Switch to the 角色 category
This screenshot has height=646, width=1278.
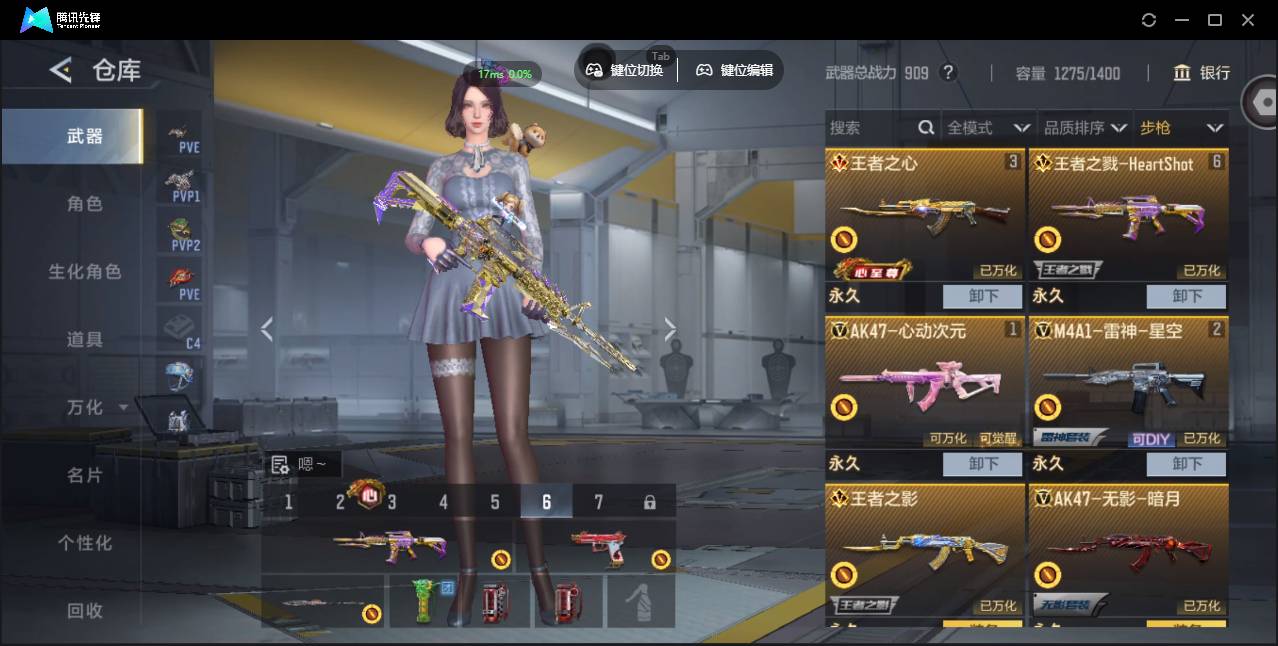click(x=84, y=204)
